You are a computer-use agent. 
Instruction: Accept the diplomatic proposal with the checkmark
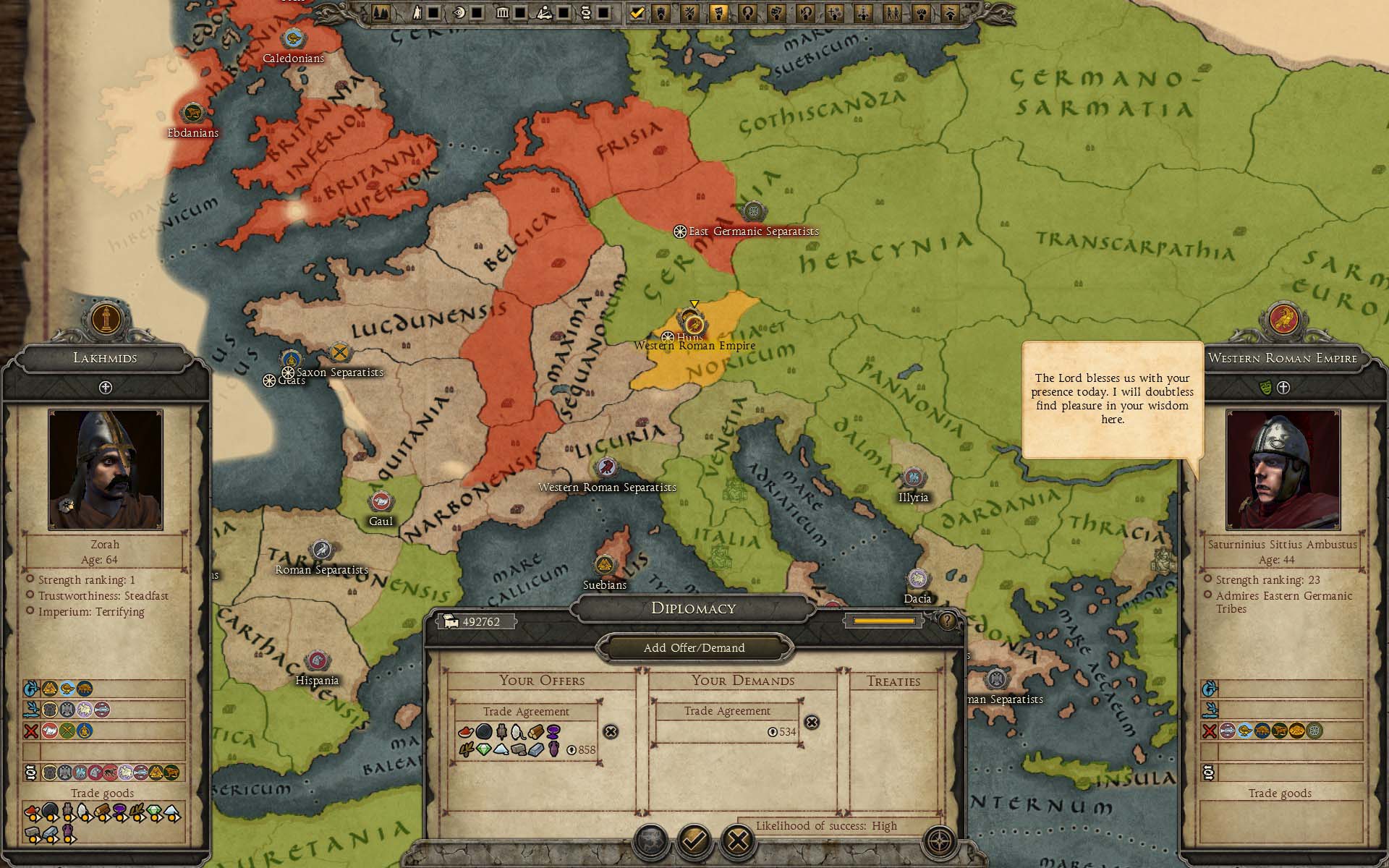pos(694,841)
